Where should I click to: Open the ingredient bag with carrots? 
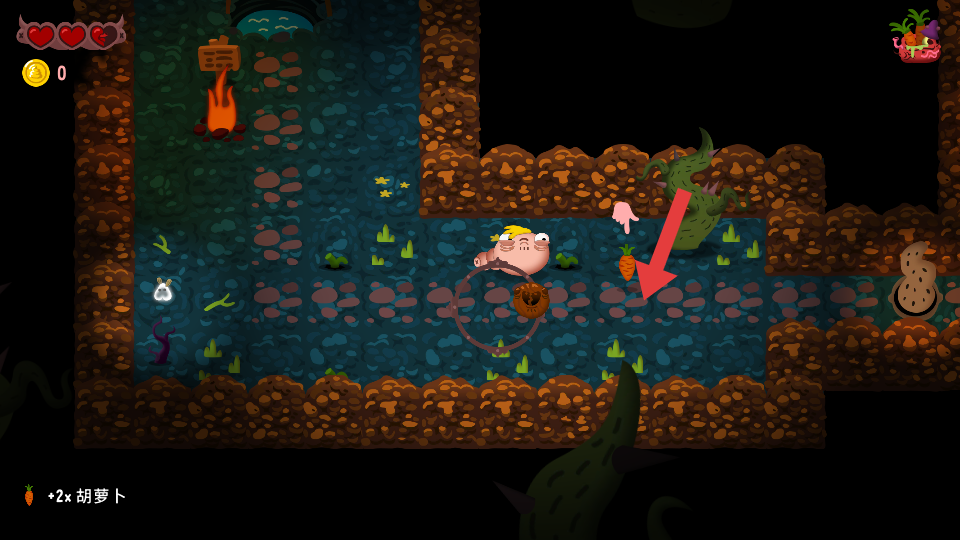tap(914, 37)
